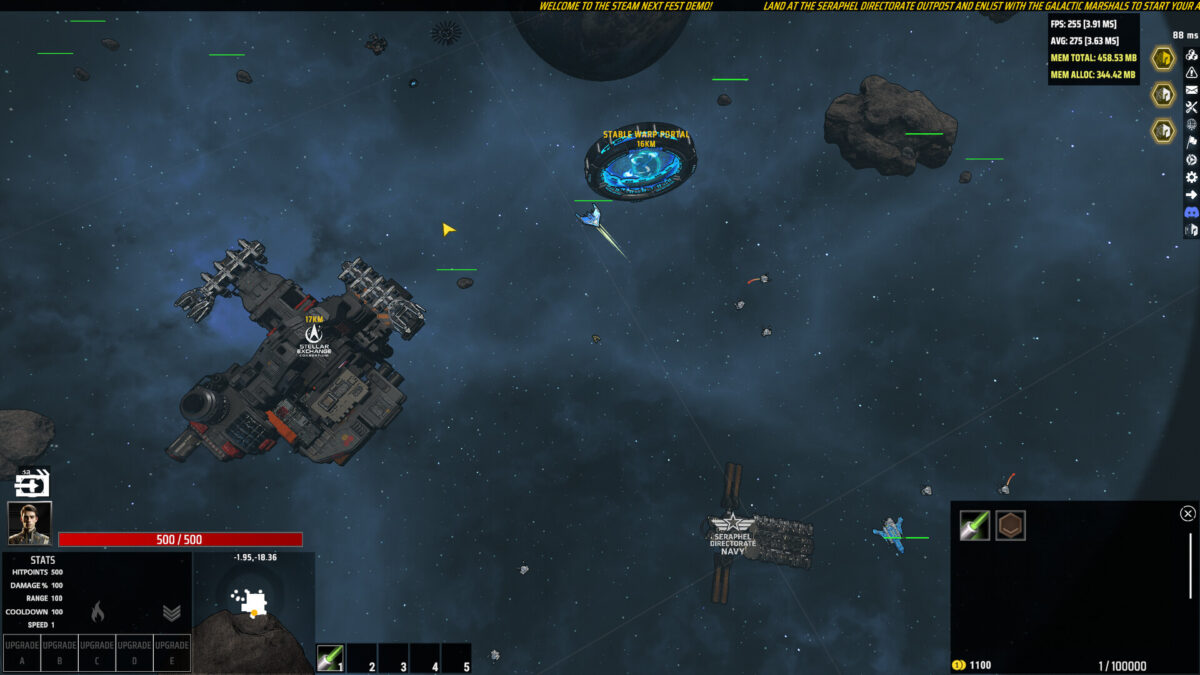Select the Upgrade E button

tap(172, 652)
